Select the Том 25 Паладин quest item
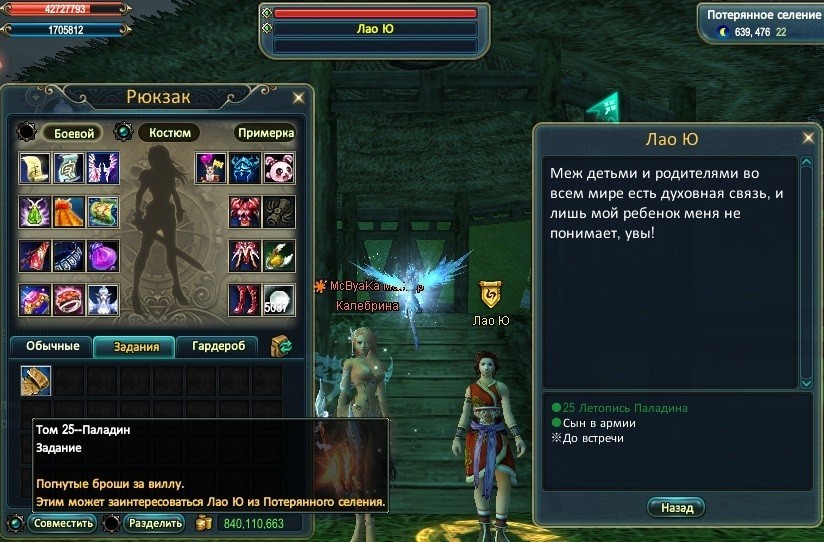 pos(36,381)
